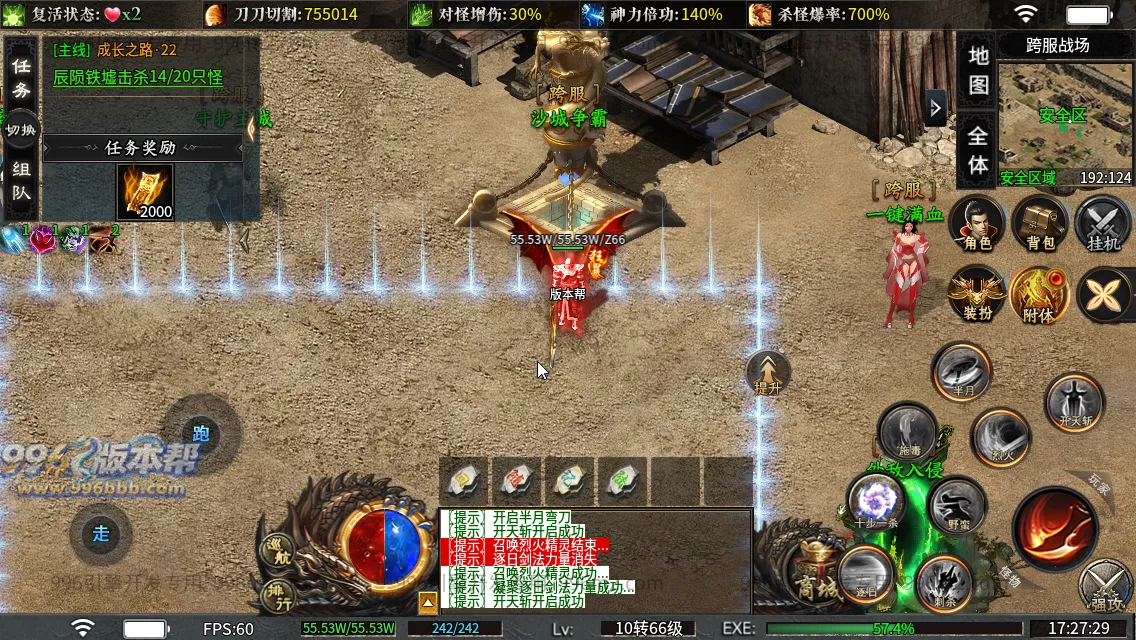Cast the 烈火 flame skill
This screenshot has height=640, width=1136.
coord(1000,436)
